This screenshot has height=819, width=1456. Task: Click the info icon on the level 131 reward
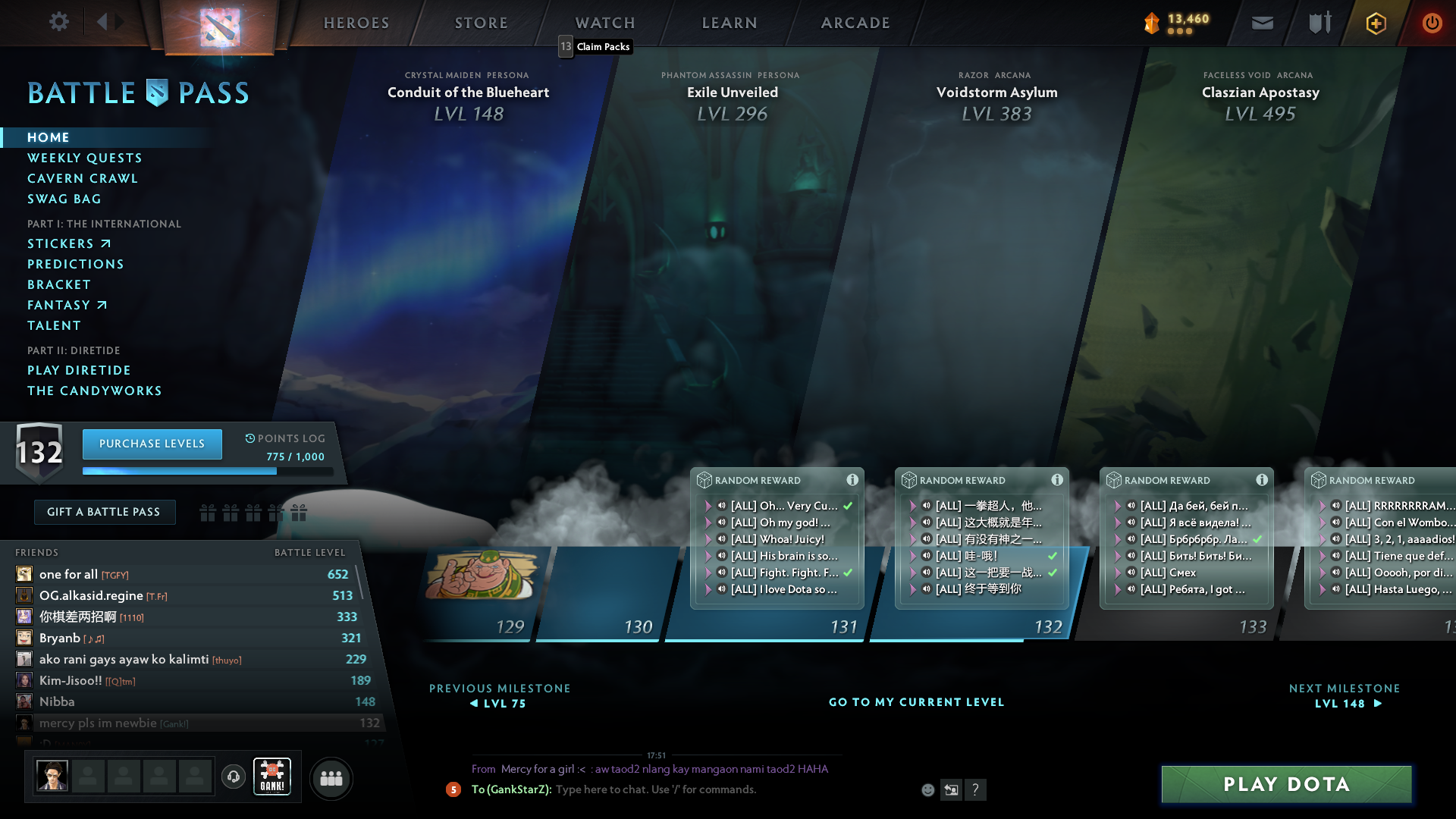tap(852, 479)
